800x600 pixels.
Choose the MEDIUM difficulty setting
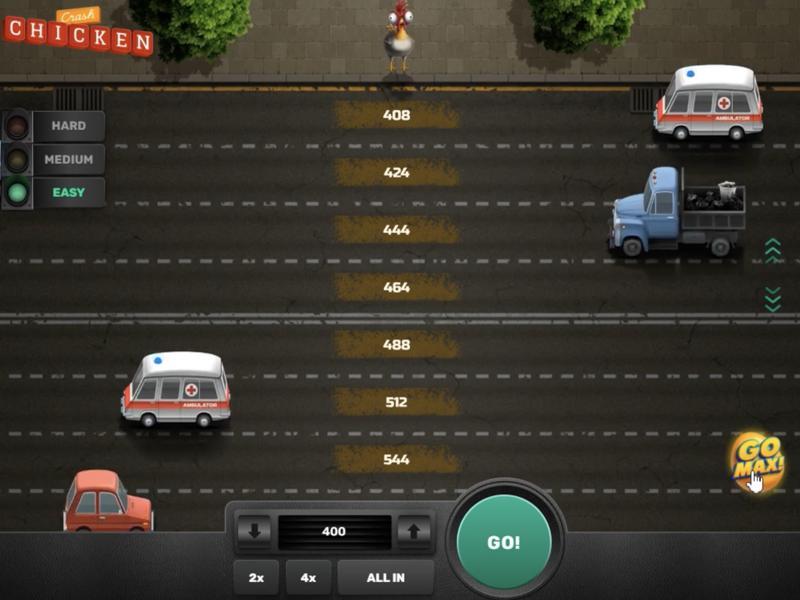click(x=68, y=159)
